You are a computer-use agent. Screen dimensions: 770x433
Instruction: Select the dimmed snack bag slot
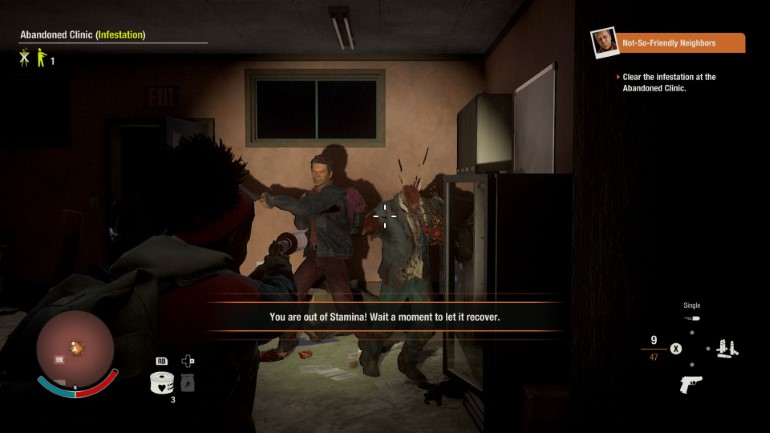(188, 382)
